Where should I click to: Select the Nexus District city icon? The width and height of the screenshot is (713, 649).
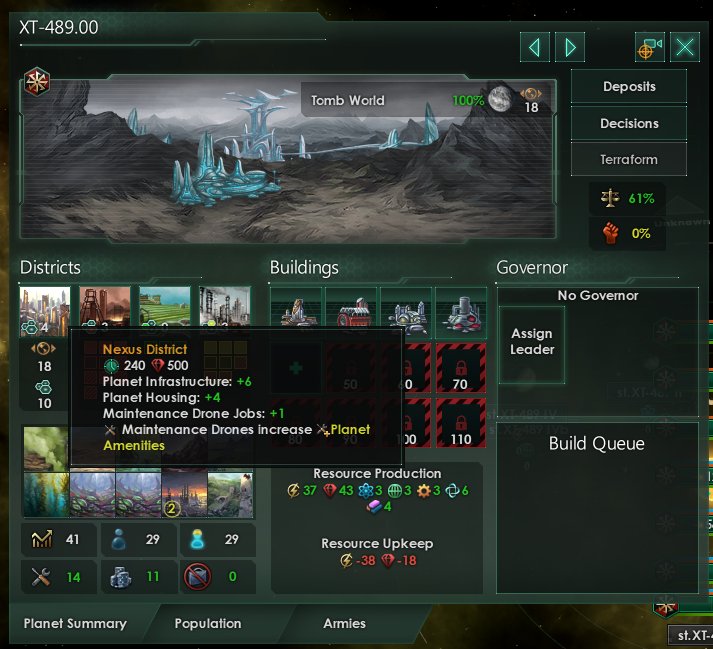[45, 309]
